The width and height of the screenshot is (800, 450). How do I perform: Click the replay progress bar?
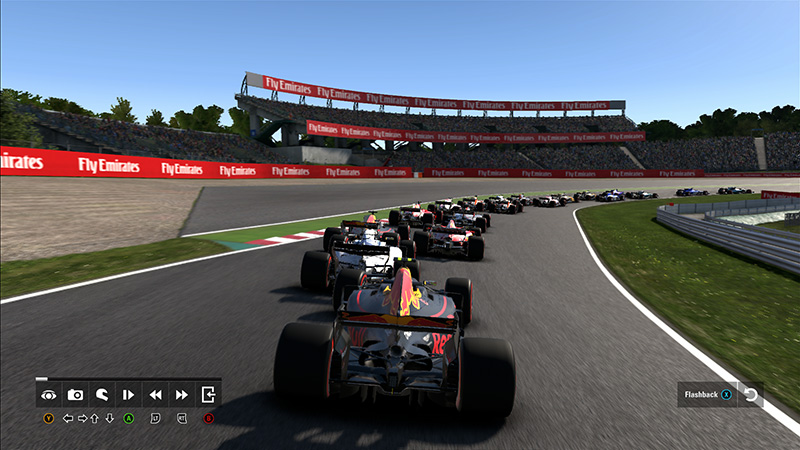coord(128,379)
